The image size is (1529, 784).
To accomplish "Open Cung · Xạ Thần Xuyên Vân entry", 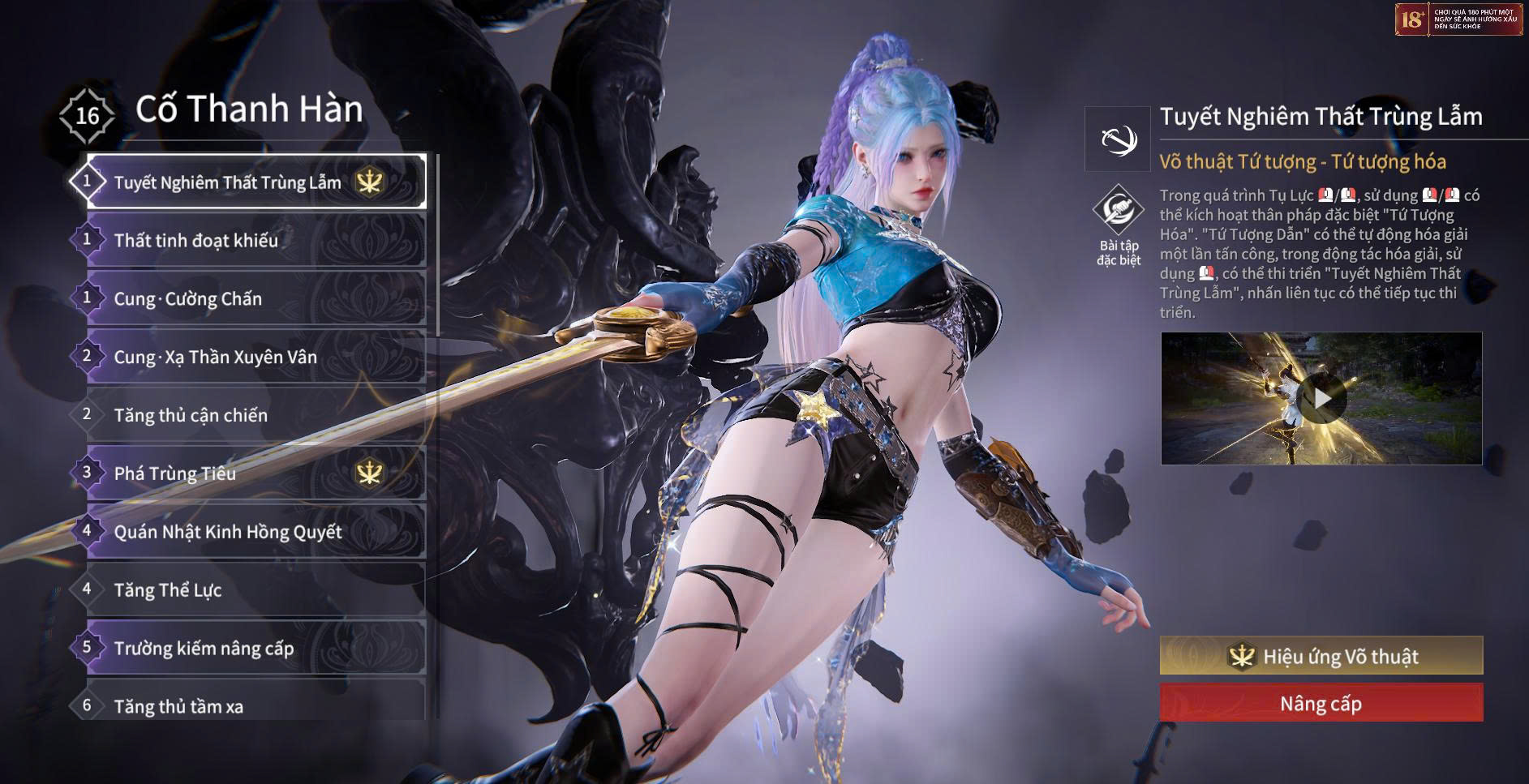I will tap(256, 358).
